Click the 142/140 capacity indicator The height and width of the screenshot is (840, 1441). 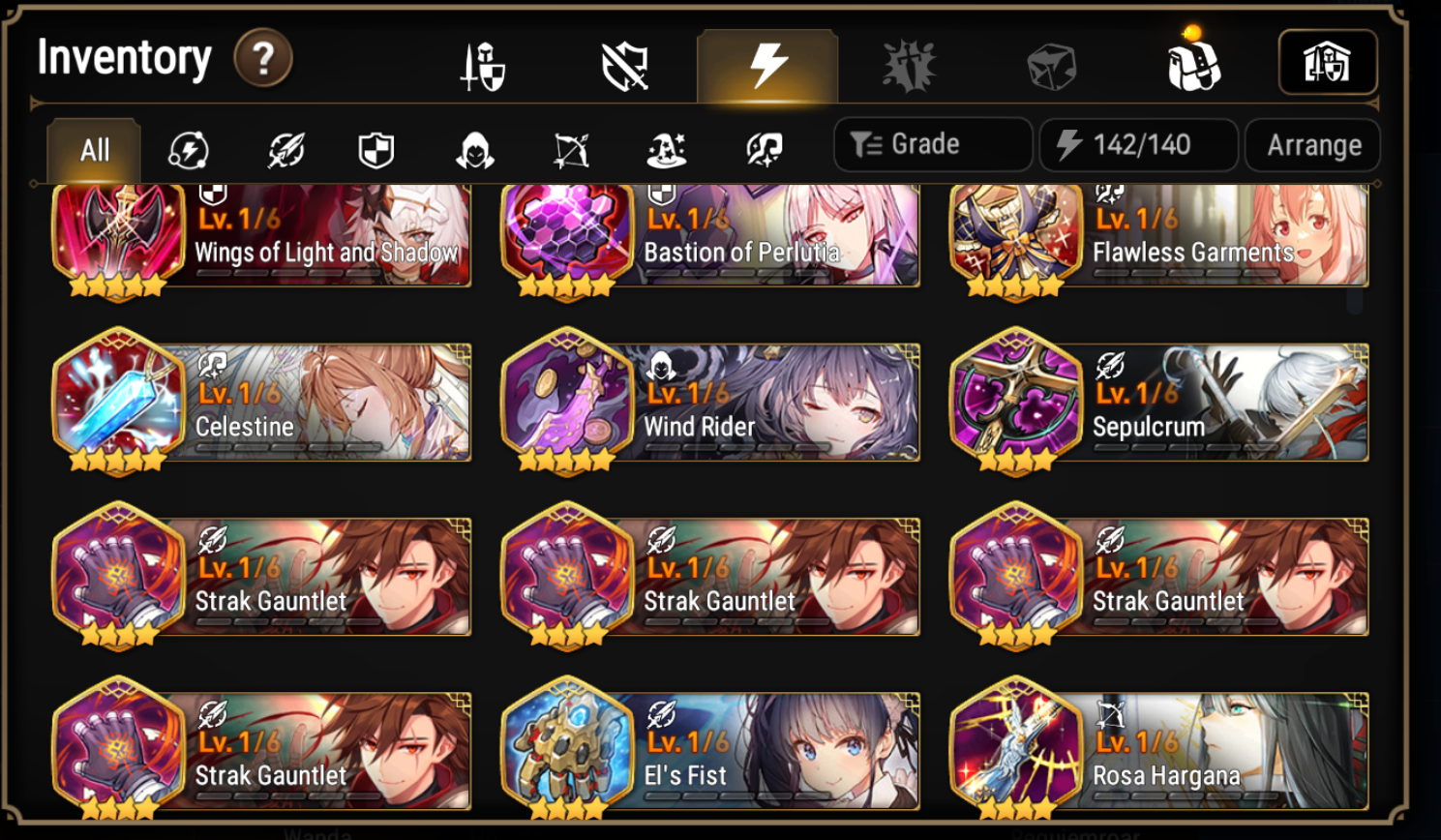click(x=1138, y=144)
